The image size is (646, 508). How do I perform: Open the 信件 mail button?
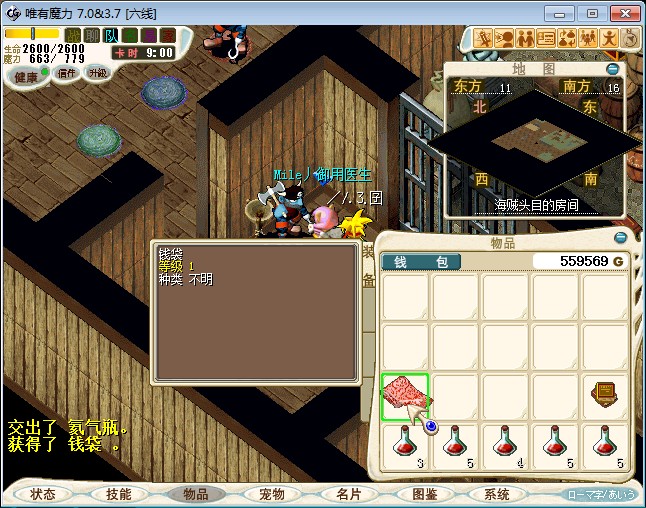(x=67, y=73)
